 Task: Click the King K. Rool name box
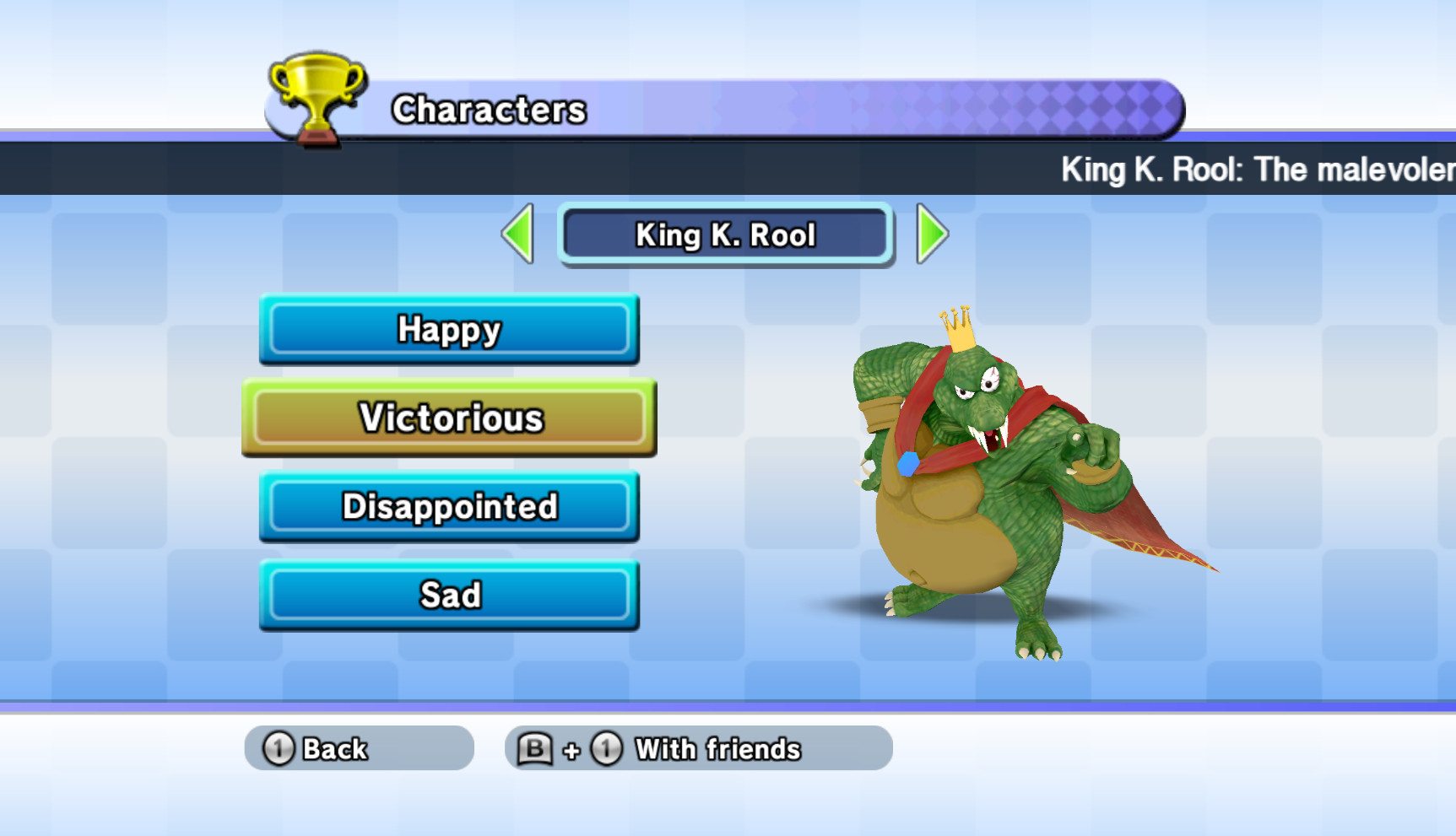pyautogui.click(x=726, y=235)
